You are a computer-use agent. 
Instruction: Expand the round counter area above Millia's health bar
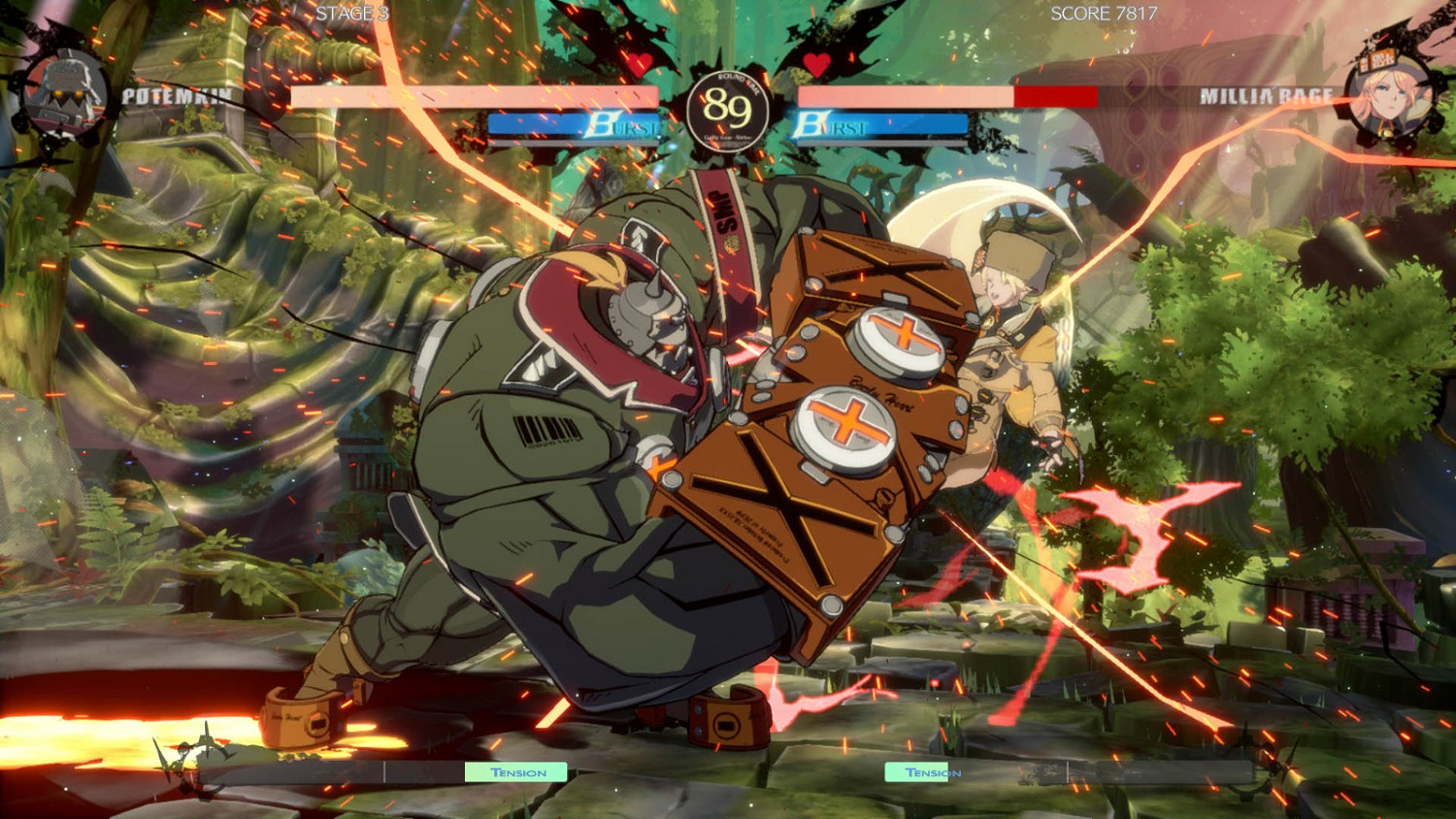click(815, 67)
